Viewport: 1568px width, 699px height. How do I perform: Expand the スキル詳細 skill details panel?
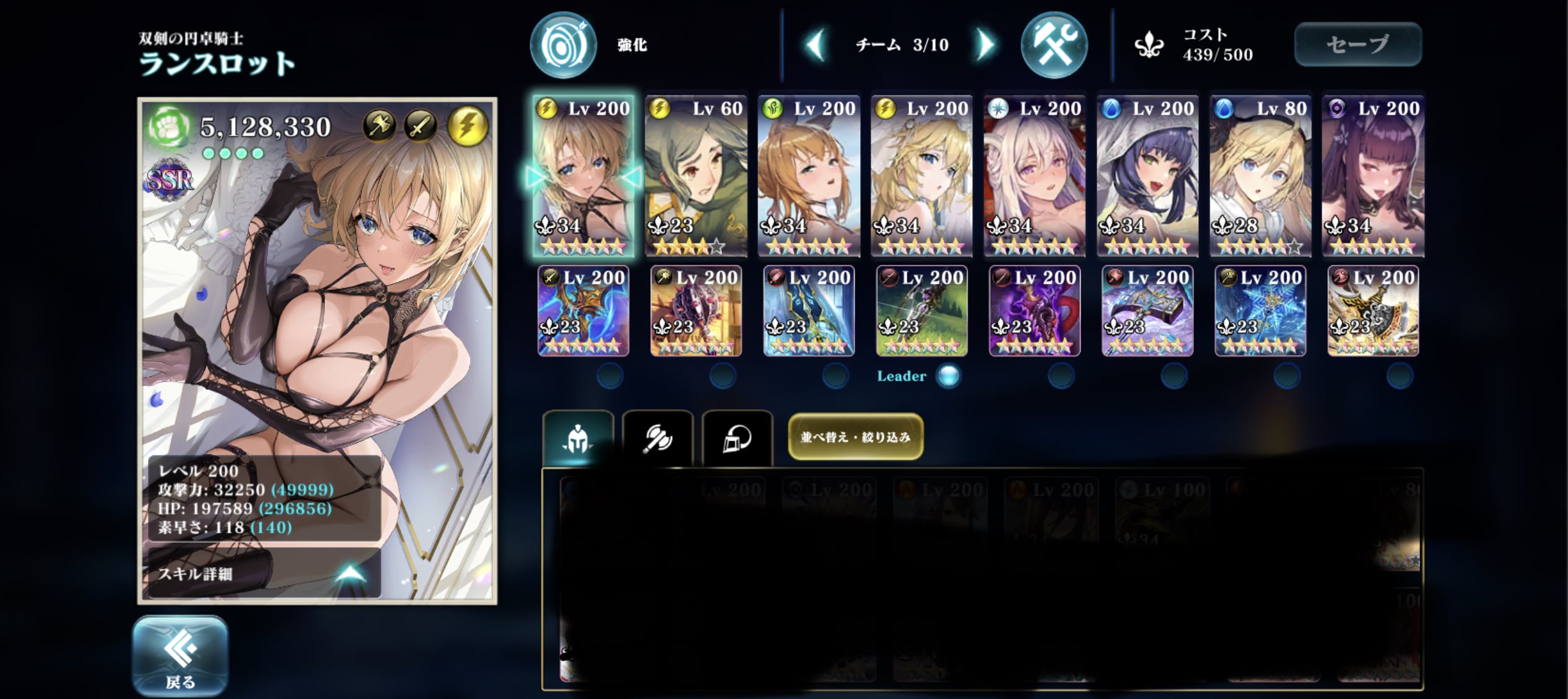[263, 574]
